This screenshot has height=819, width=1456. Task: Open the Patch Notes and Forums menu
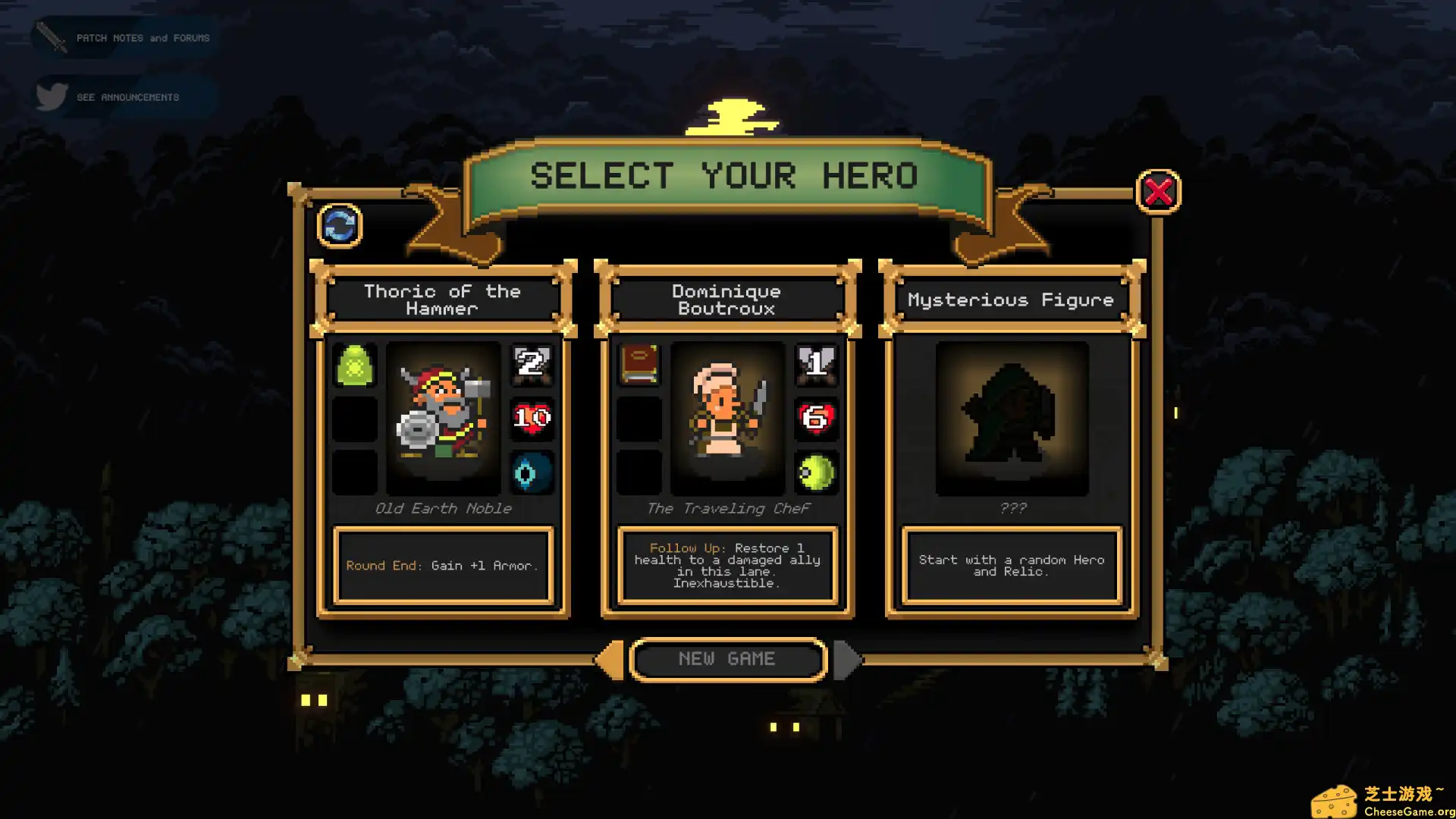143,37
